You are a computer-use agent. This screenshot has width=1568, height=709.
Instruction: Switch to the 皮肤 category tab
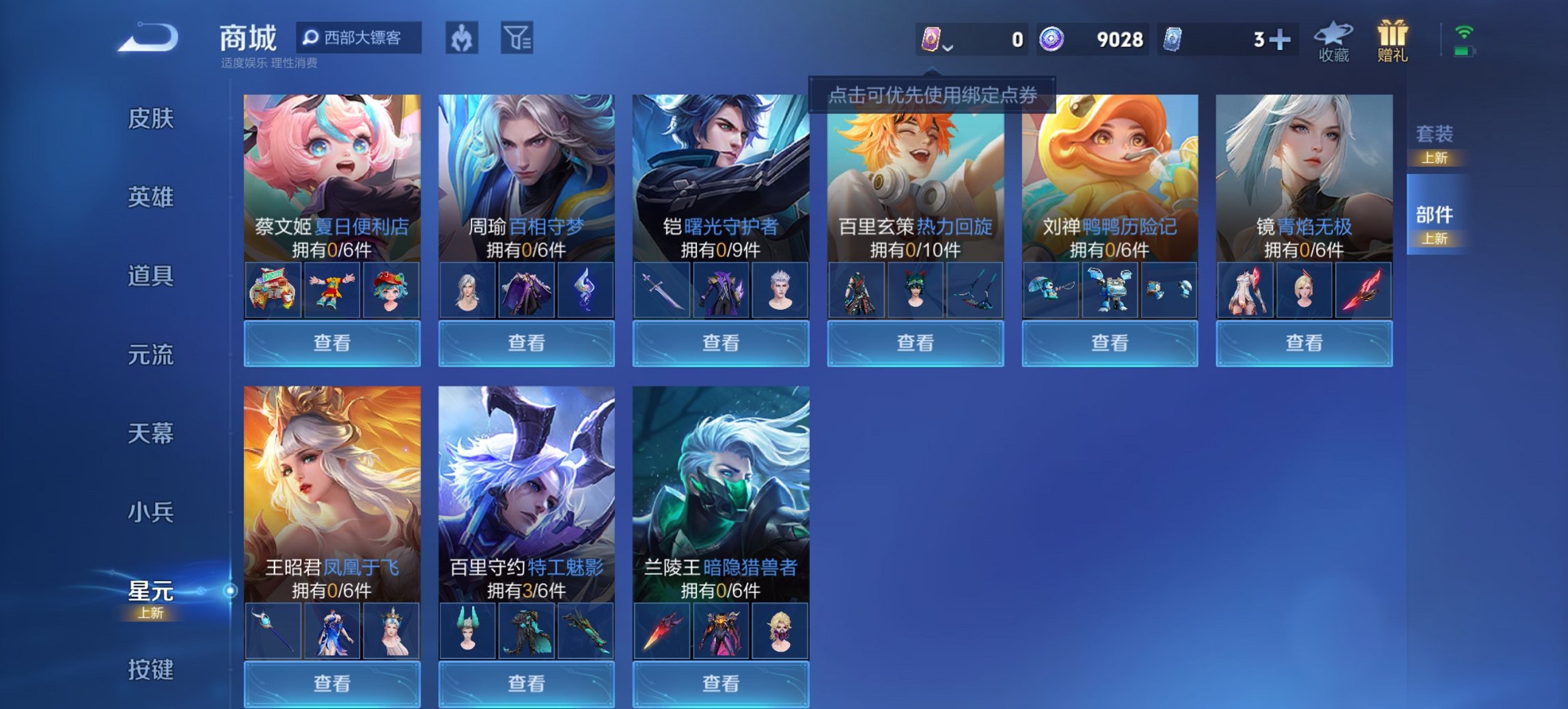(x=152, y=119)
